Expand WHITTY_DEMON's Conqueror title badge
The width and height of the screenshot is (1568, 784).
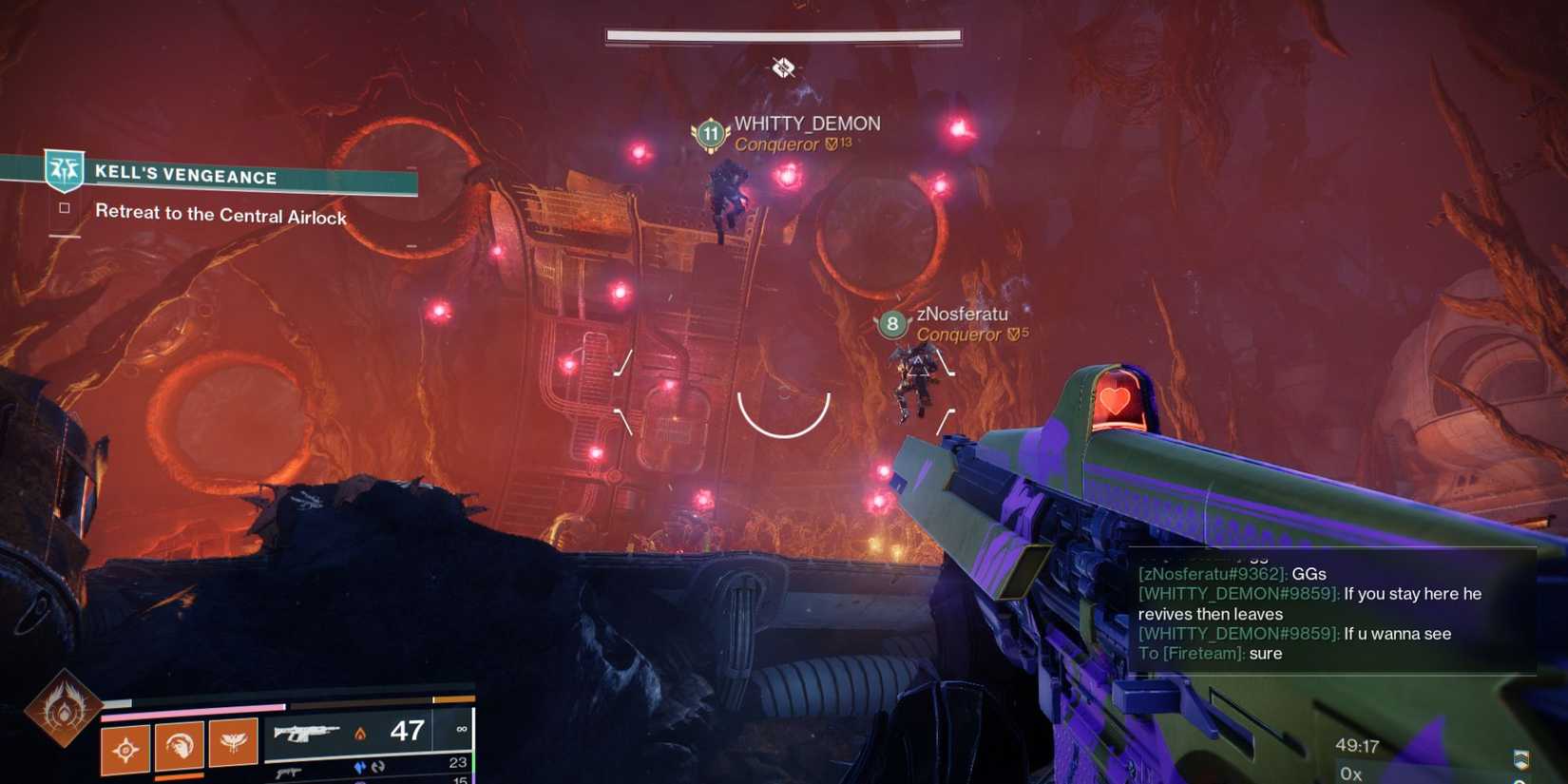point(779,143)
